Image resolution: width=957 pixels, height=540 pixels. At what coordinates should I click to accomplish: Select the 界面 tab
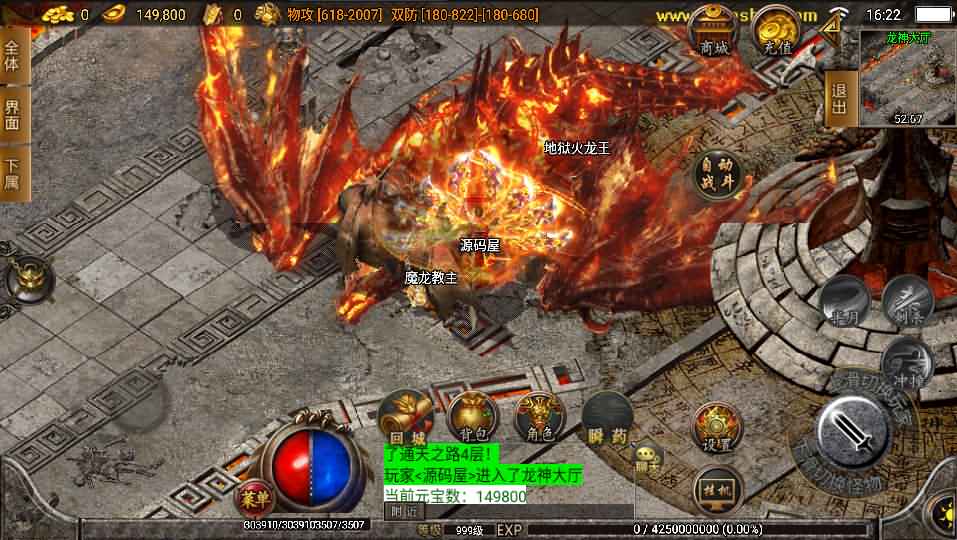point(14,115)
